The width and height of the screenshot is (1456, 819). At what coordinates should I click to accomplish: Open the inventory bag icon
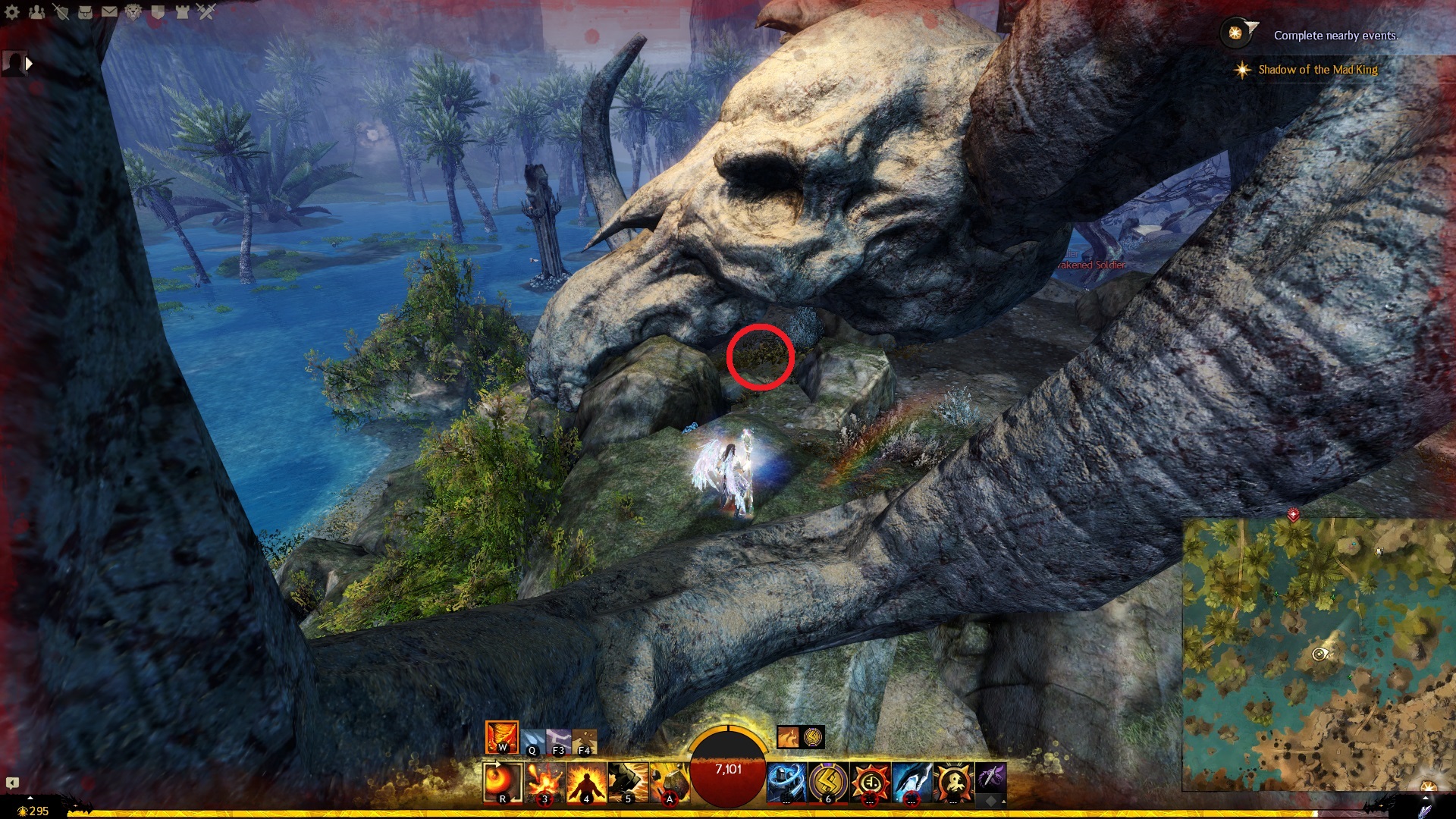[x=85, y=12]
